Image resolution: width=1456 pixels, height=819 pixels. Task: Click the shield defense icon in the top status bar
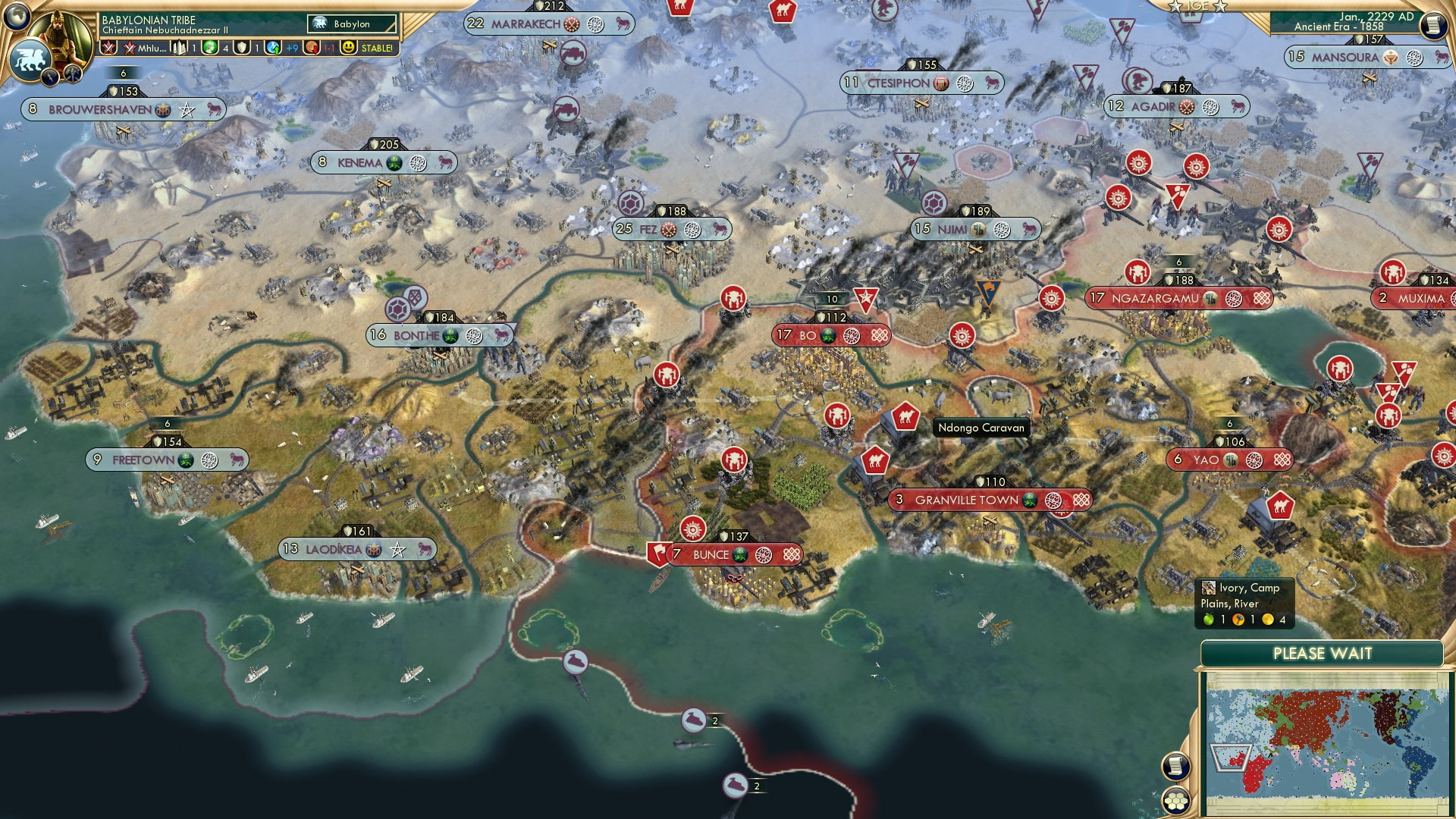tap(243, 49)
